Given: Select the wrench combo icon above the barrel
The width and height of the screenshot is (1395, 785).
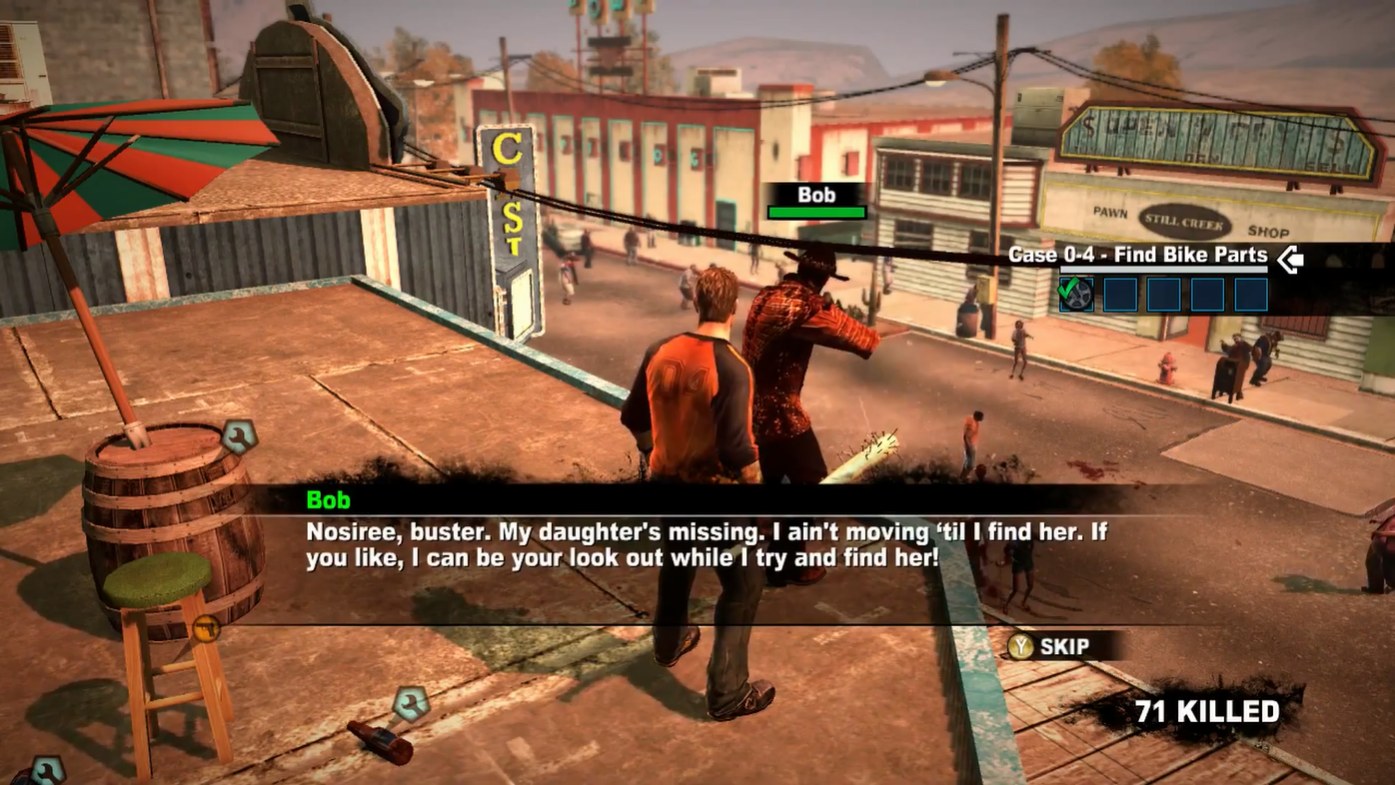Looking at the screenshot, I should [239, 437].
